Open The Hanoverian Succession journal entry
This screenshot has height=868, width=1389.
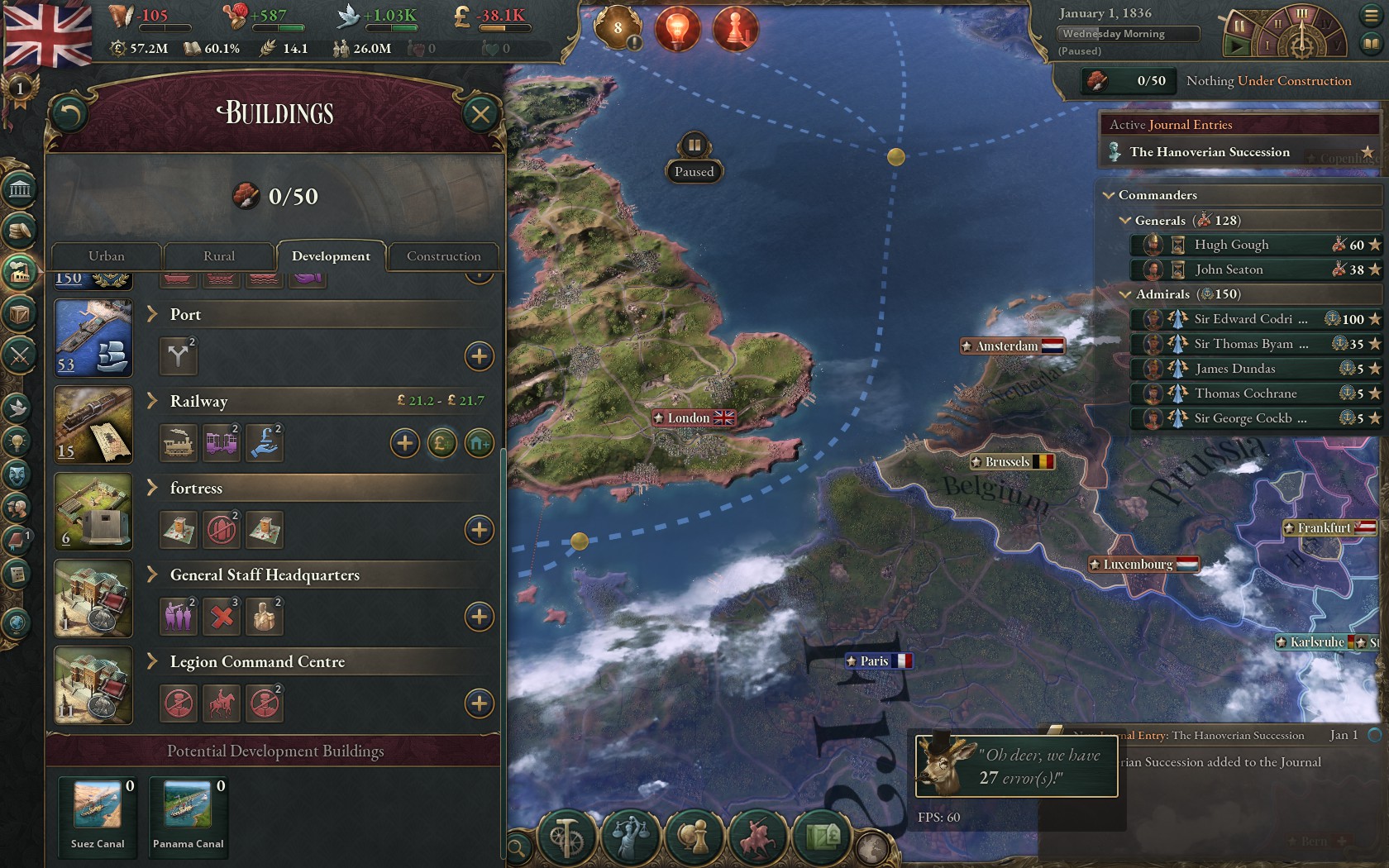(1209, 152)
